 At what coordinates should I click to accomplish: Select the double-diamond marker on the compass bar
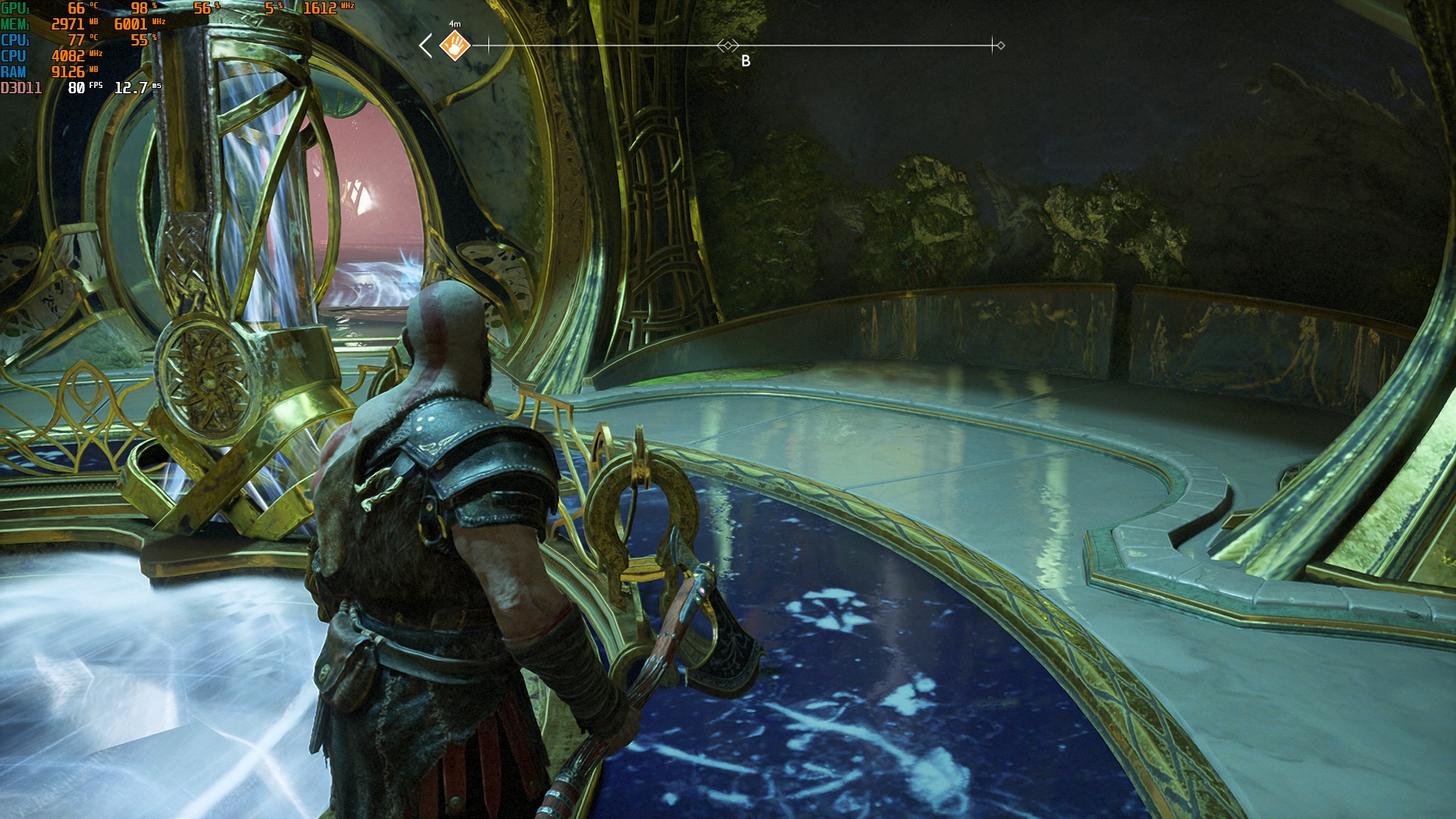728,45
